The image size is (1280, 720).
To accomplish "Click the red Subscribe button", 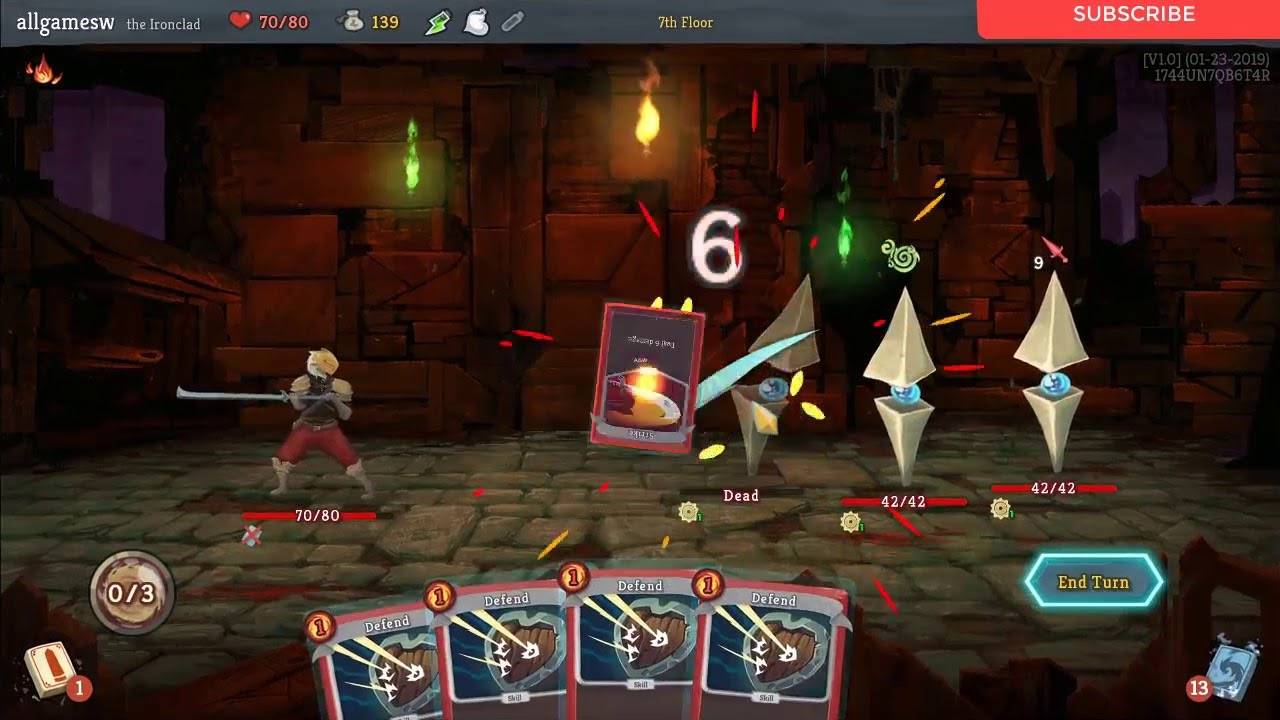I will 1133,15.
